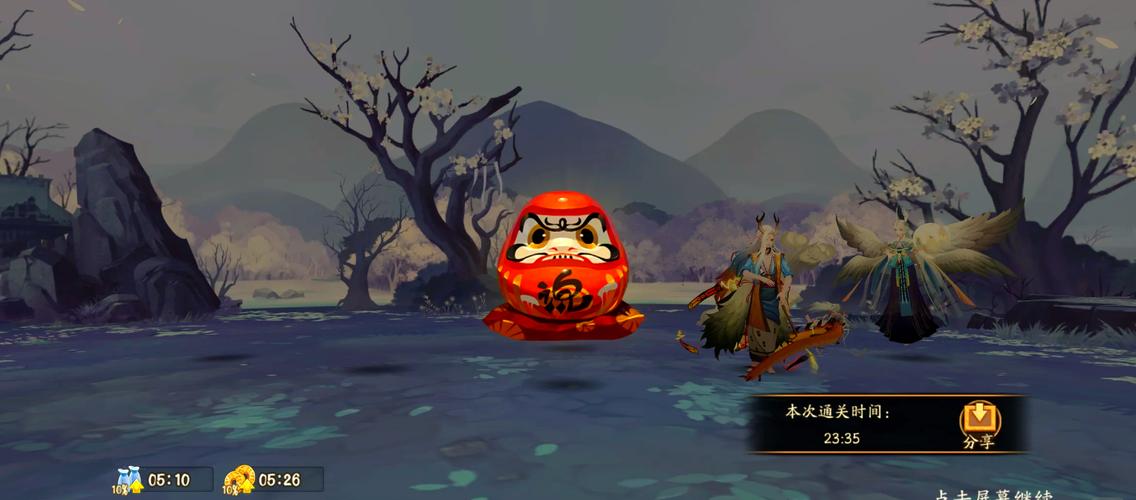The image size is (1136, 500).
Task: Tap the 分享 share button
Action: point(980,423)
